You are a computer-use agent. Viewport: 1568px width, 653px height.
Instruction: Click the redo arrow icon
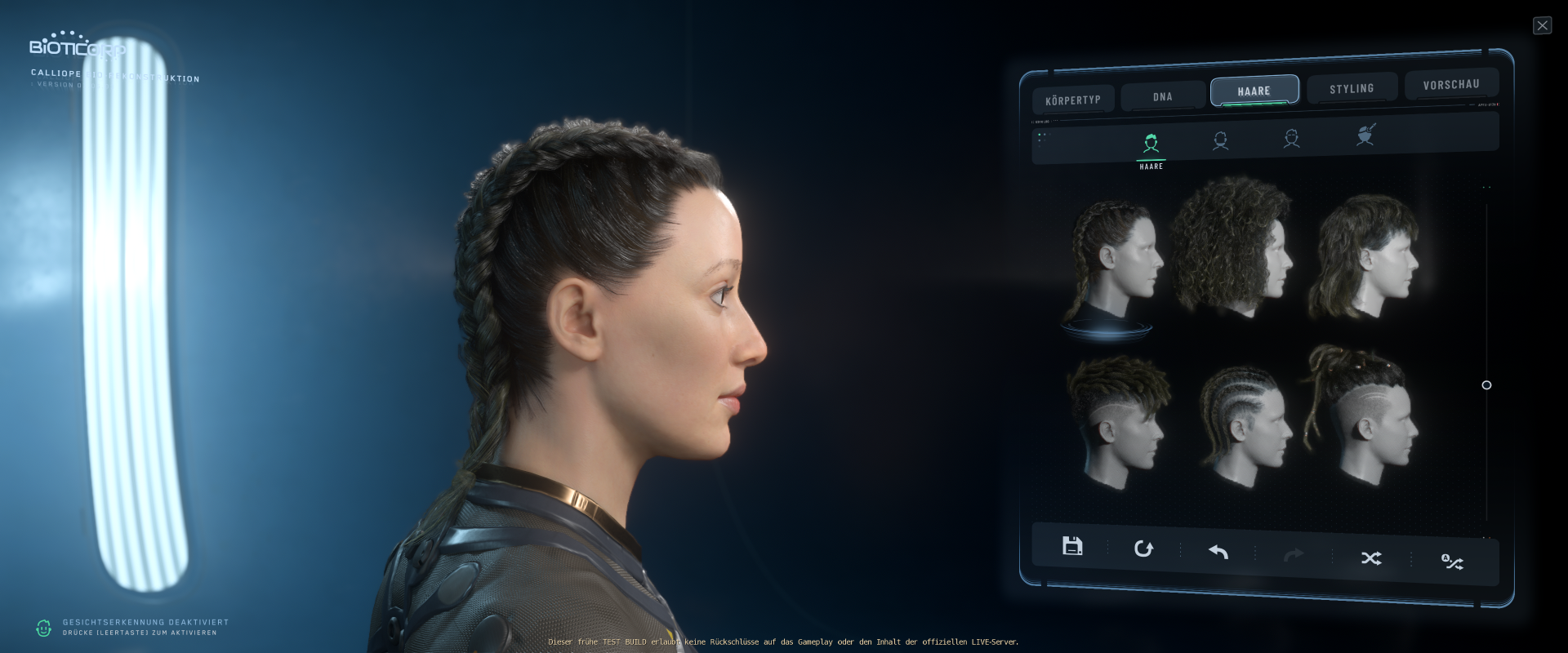click(1294, 555)
